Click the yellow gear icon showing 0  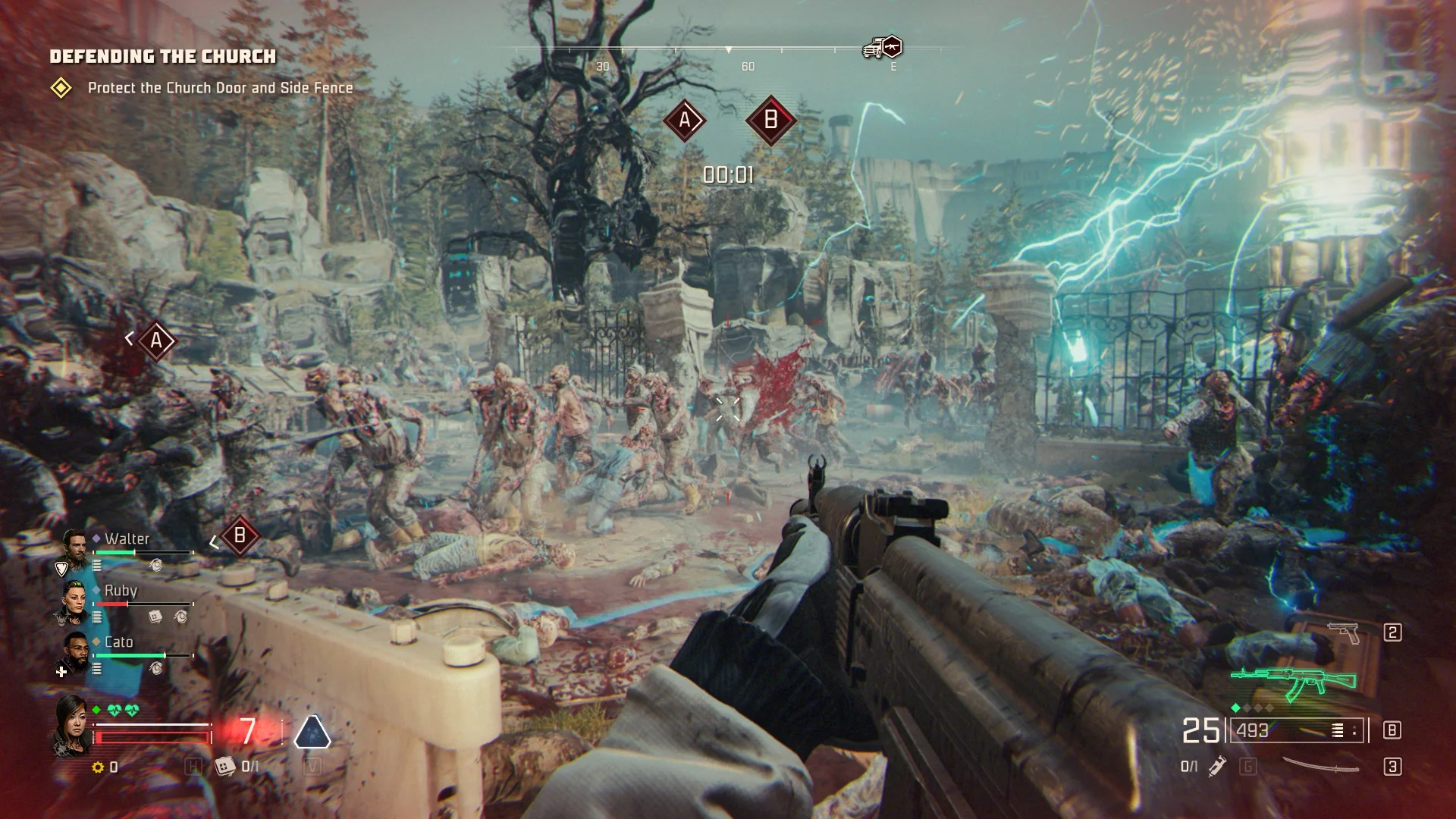pos(99,767)
